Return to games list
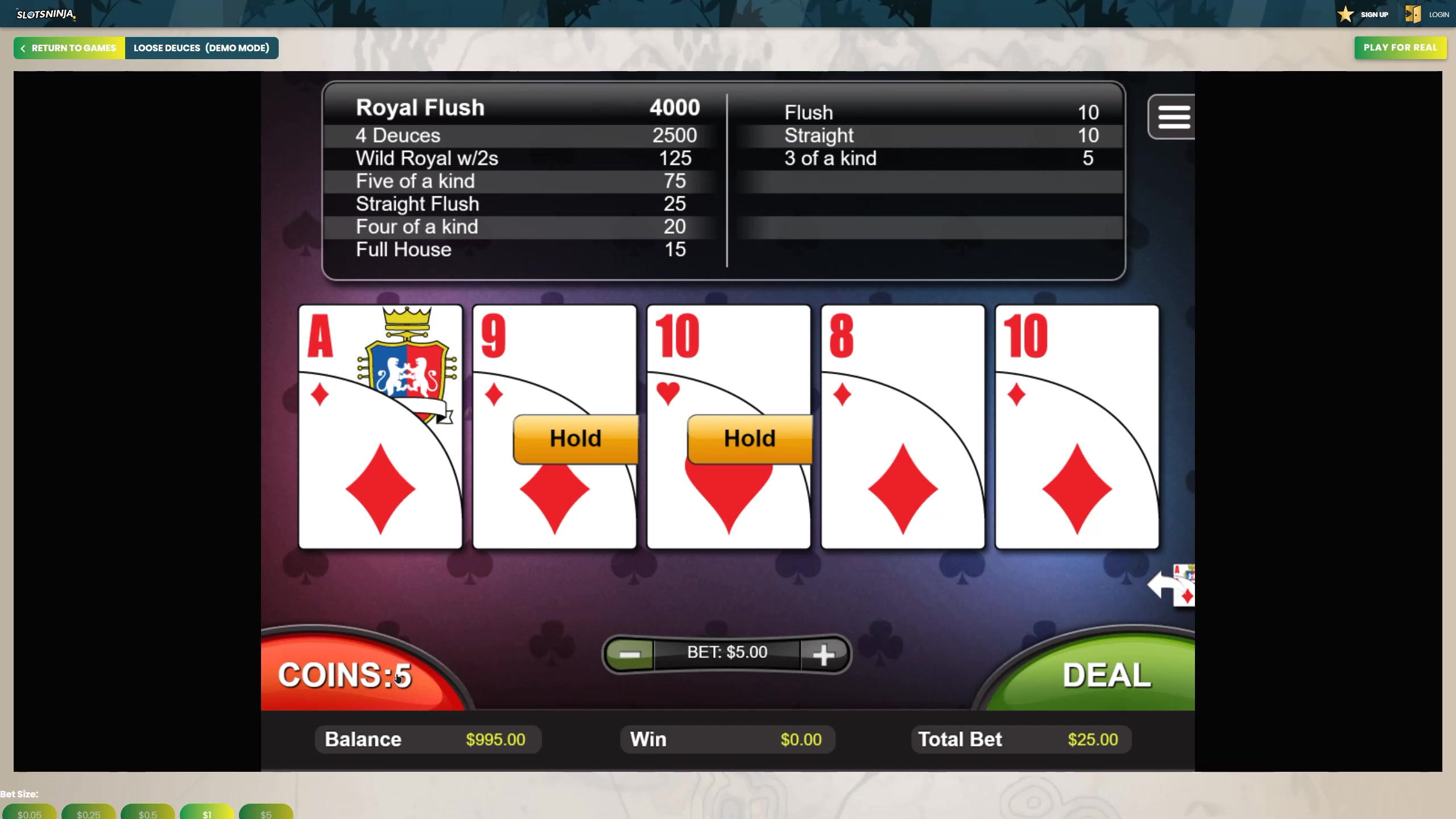Image resolution: width=1456 pixels, height=819 pixels. point(69,48)
